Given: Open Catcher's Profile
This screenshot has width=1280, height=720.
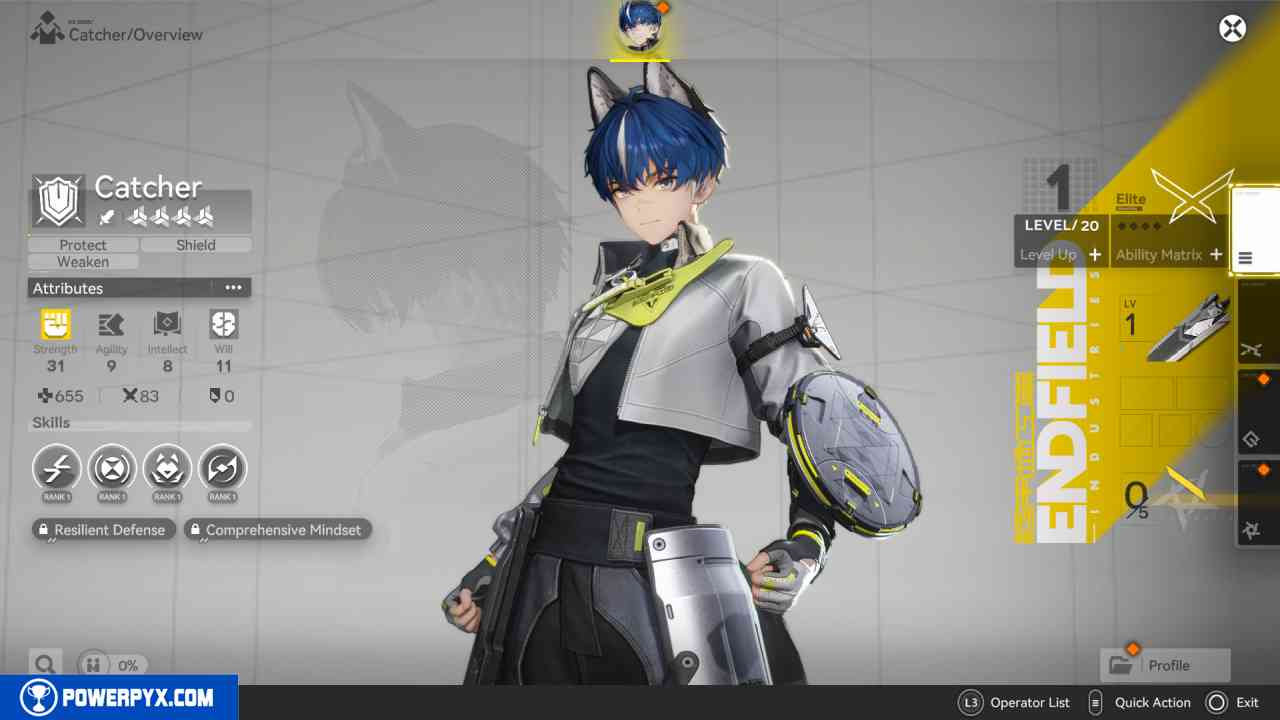Looking at the screenshot, I should [1164, 665].
